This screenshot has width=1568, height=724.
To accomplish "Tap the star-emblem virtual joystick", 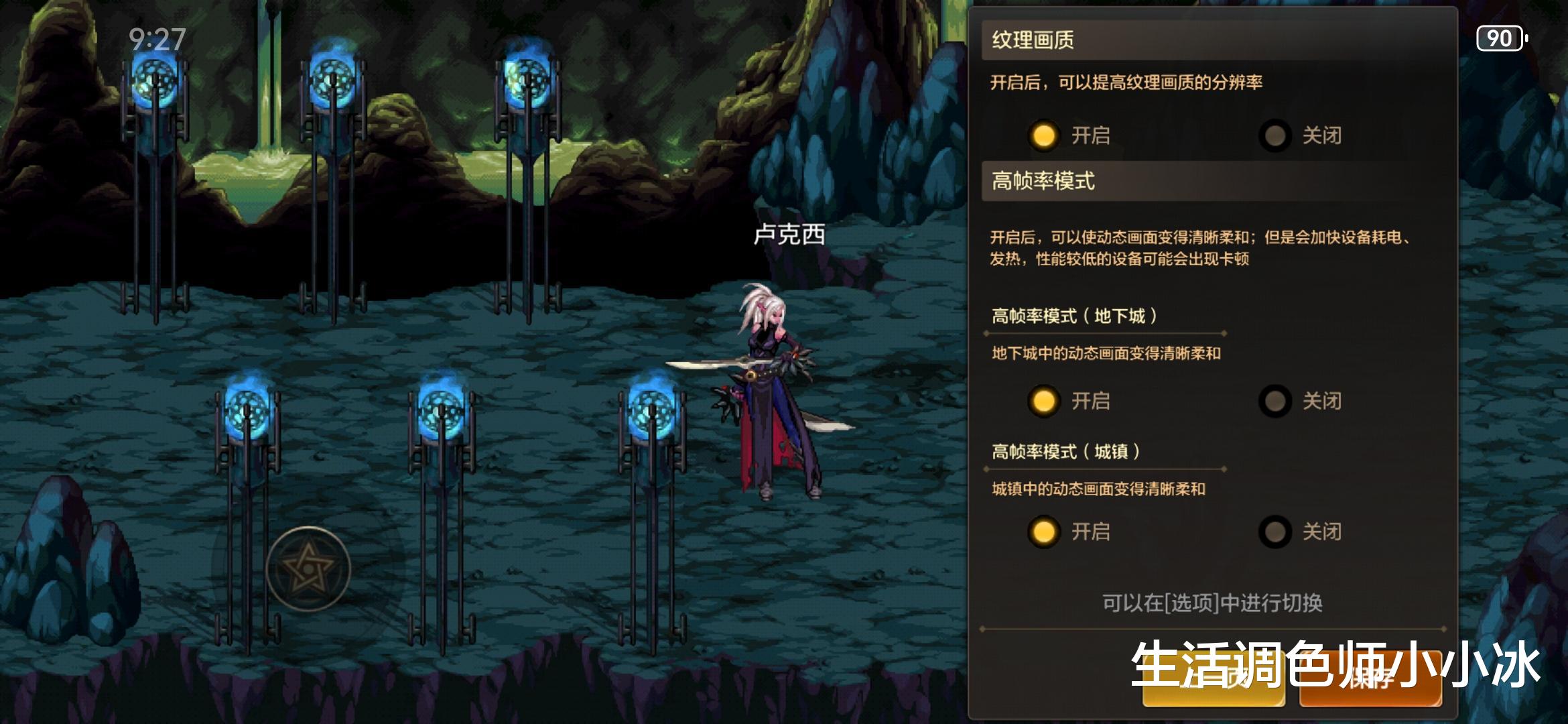I will pos(308,569).
